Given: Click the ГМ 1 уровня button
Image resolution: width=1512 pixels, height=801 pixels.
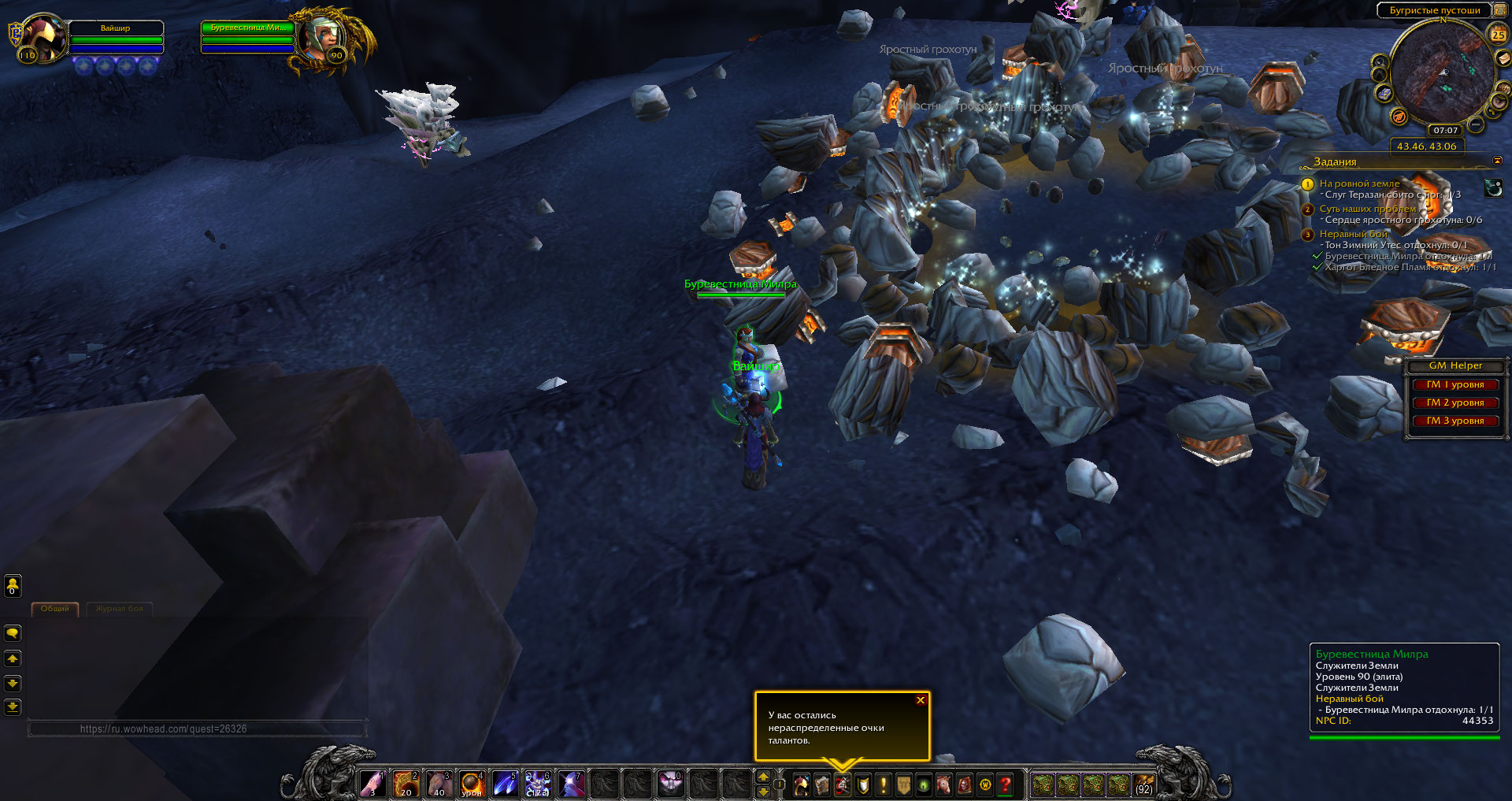Looking at the screenshot, I should (1455, 384).
